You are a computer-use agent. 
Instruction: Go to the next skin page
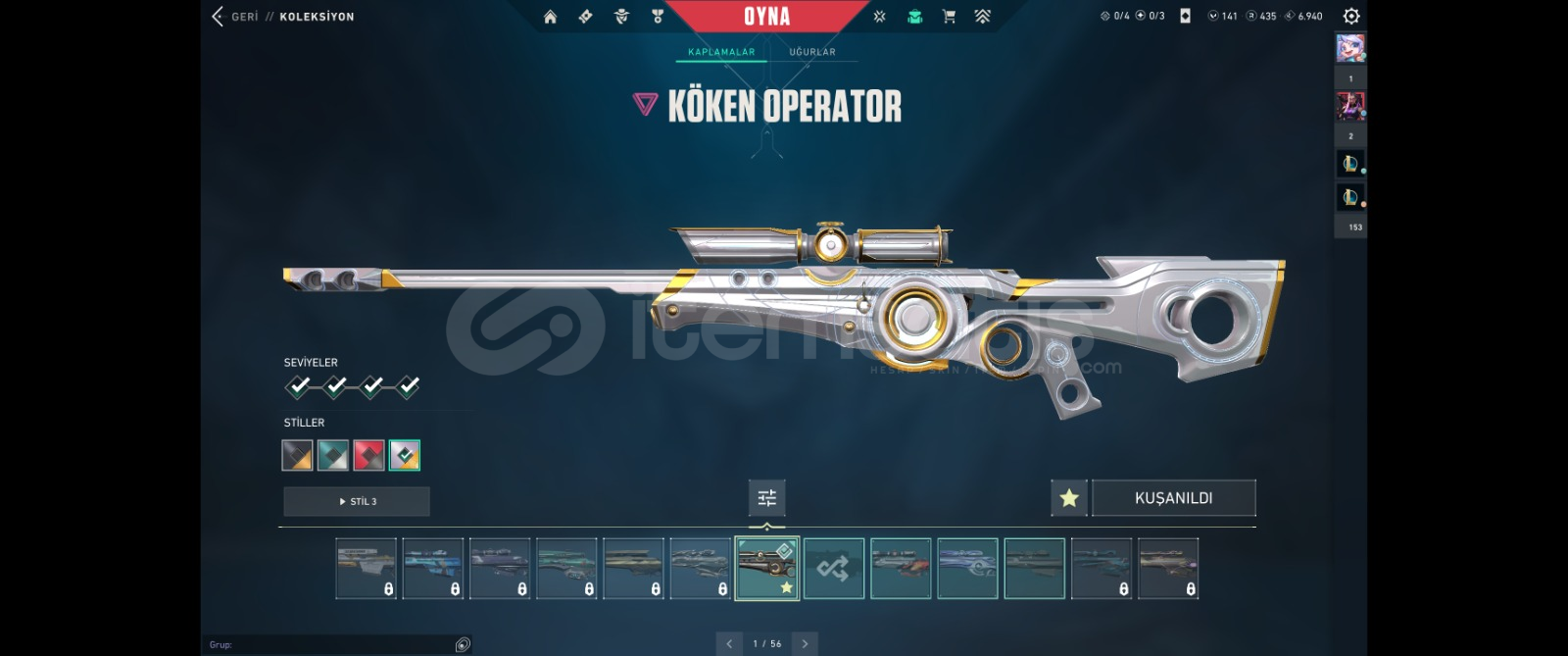coord(805,644)
